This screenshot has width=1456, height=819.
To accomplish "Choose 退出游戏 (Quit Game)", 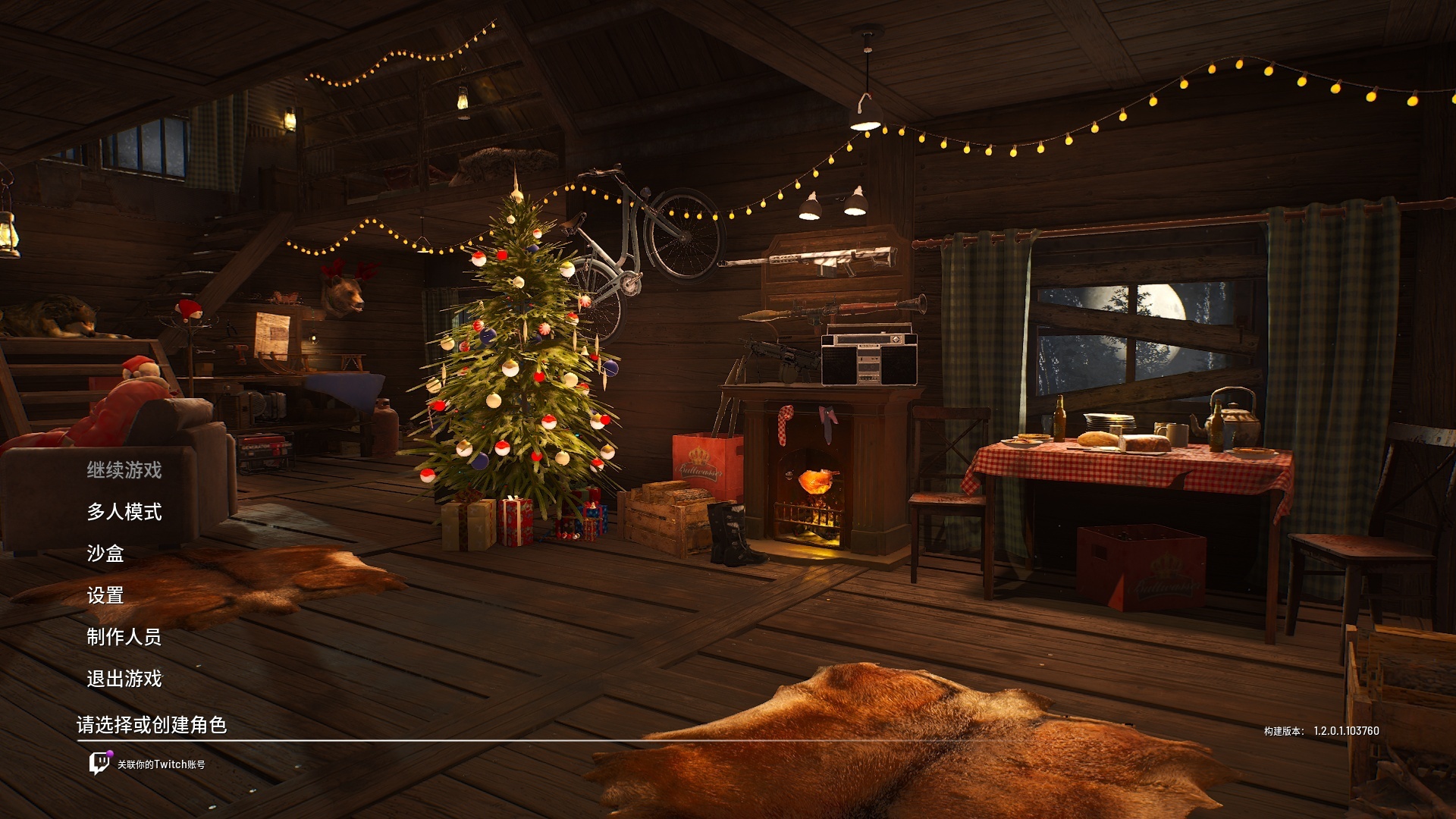I will [124, 679].
